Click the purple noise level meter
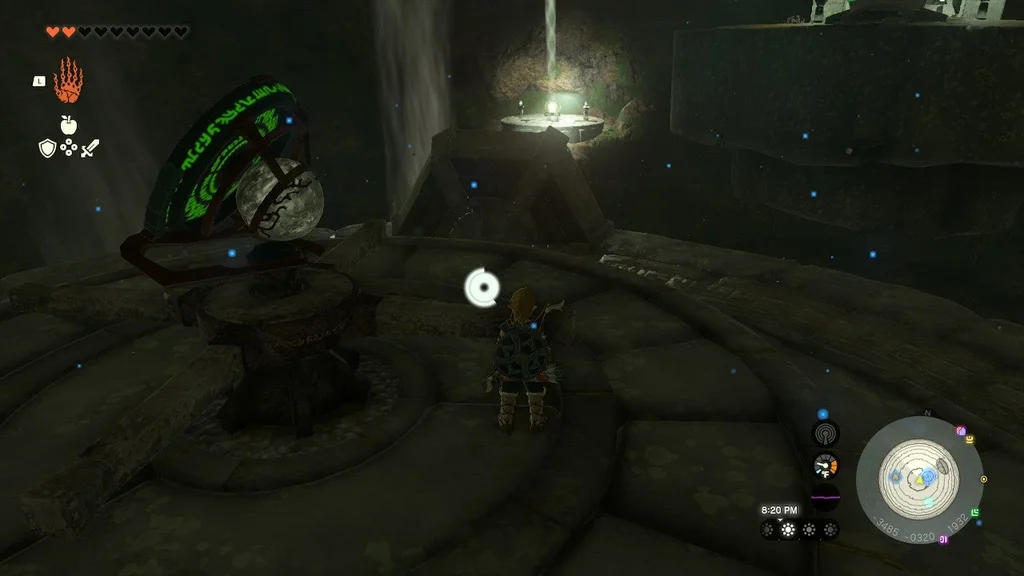Image resolution: width=1024 pixels, height=576 pixels. pos(825,497)
